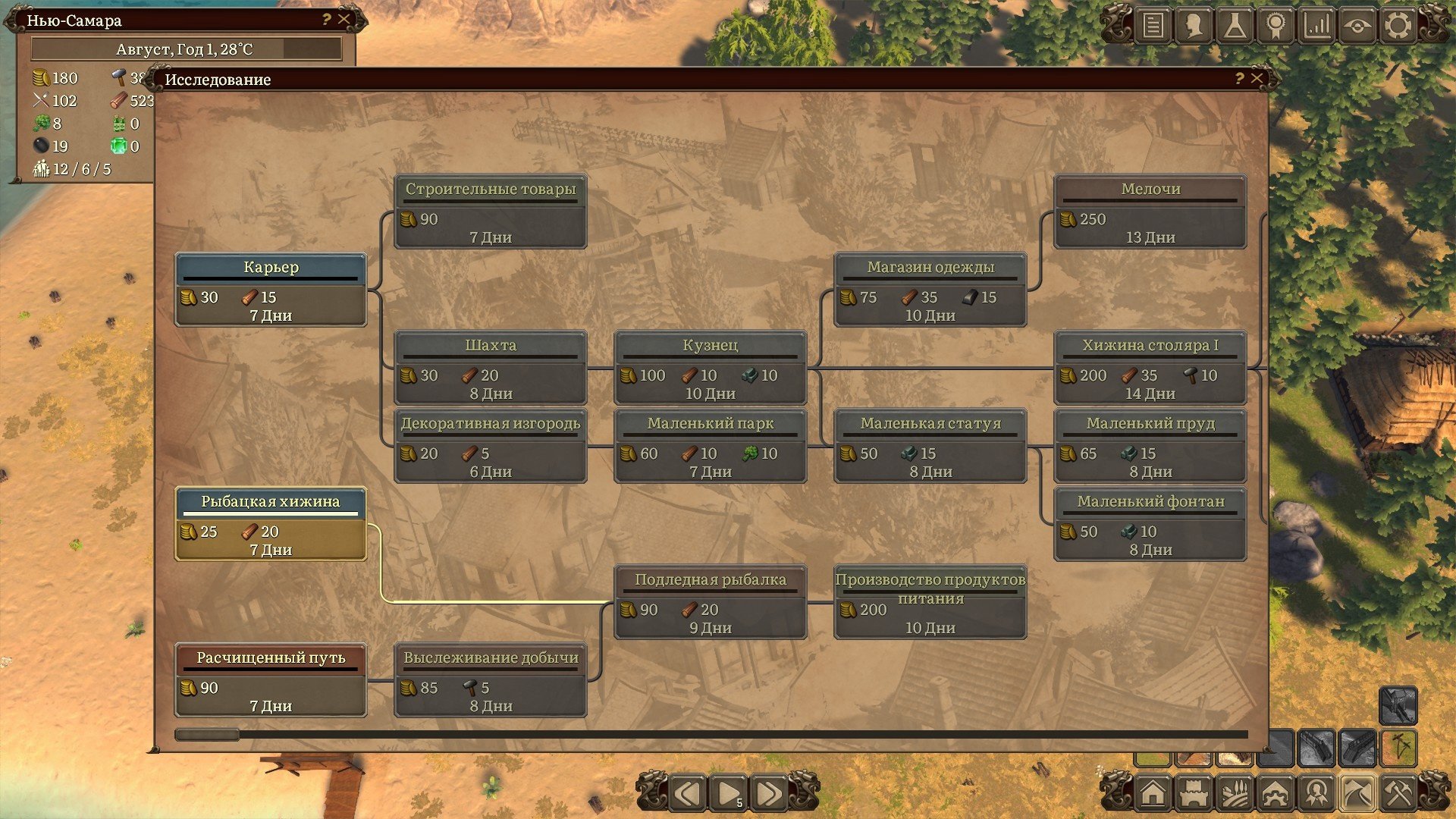Select the Подледная рыбалка research
The height and width of the screenshot is (819, 1456).
pyautogui.click(x=710, y=602)
